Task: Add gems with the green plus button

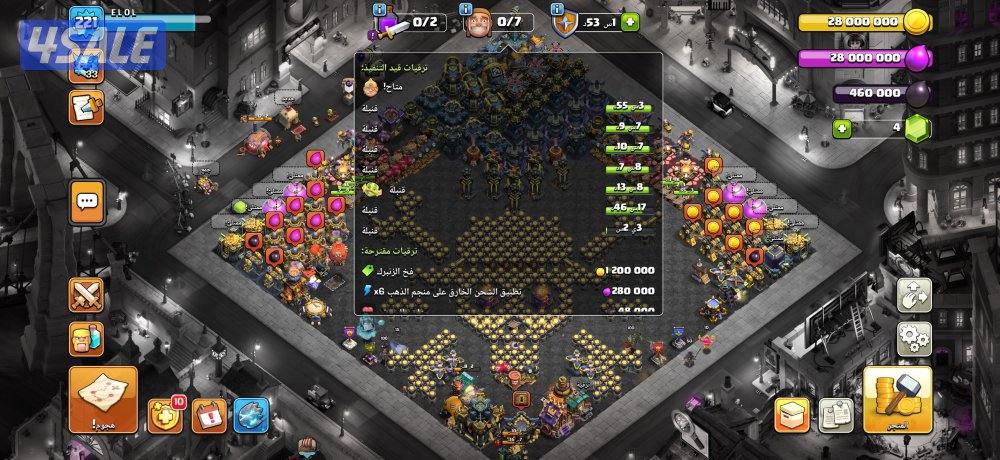Action: point(843,128)
